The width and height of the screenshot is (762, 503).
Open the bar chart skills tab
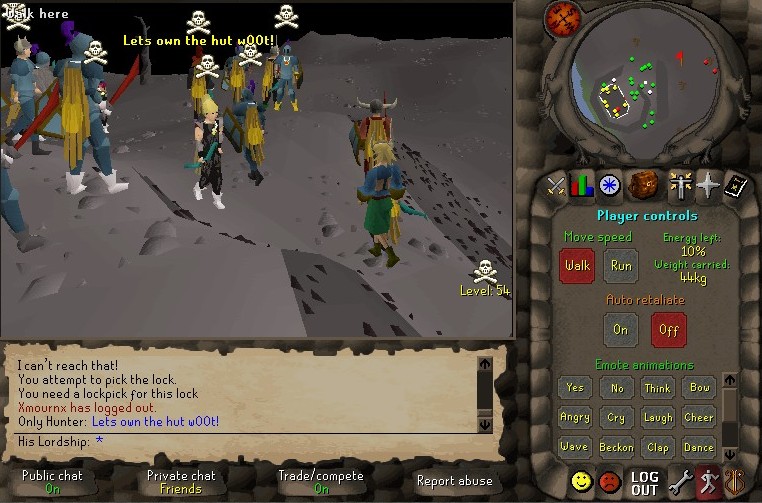[x=582, y=185]
